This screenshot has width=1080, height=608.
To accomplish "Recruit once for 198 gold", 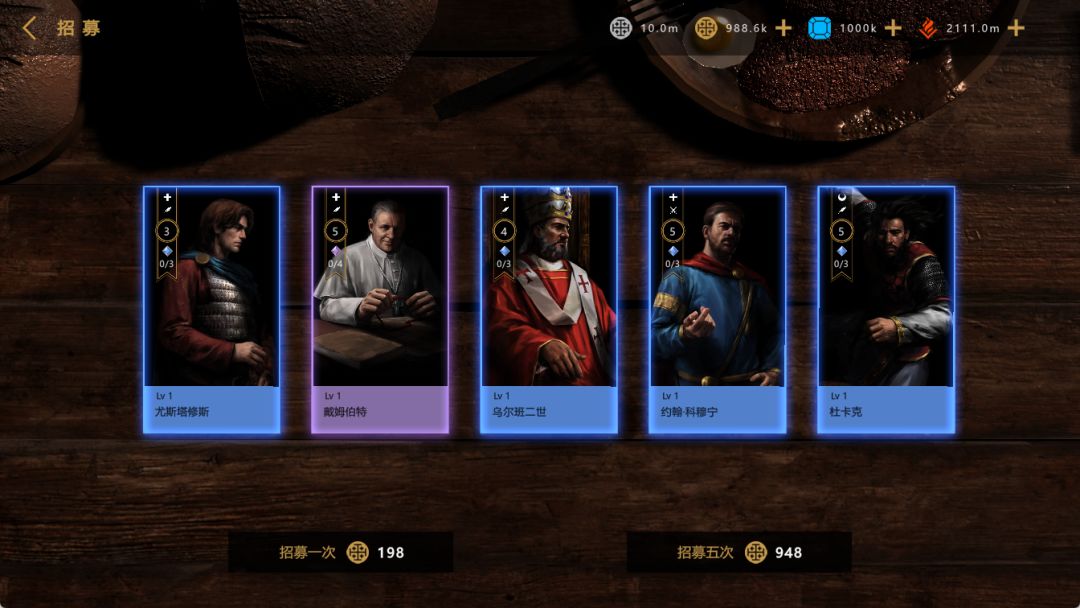I will click(x=341, y=552).
